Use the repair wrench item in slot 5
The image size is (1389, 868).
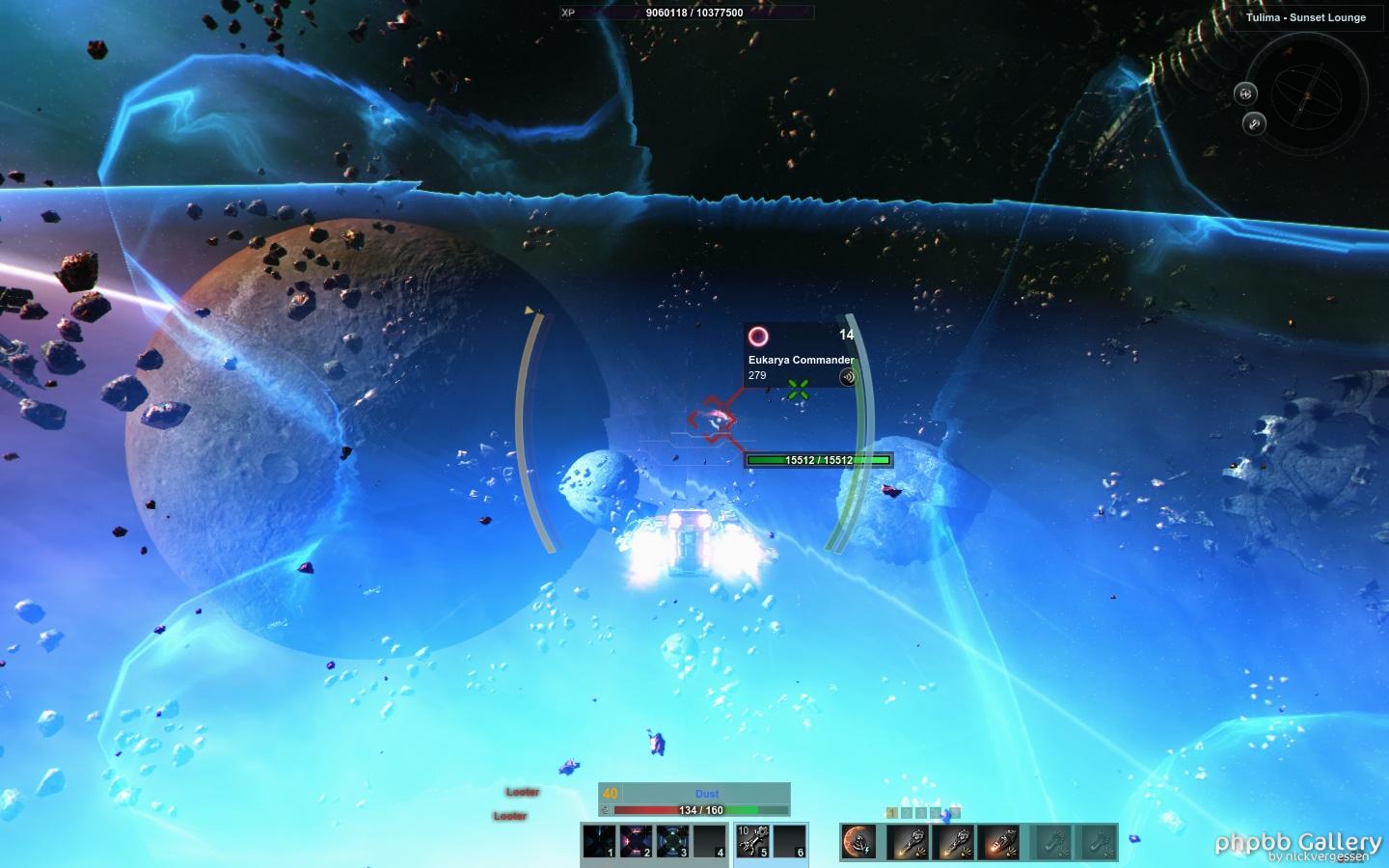[x=753, y=841]
